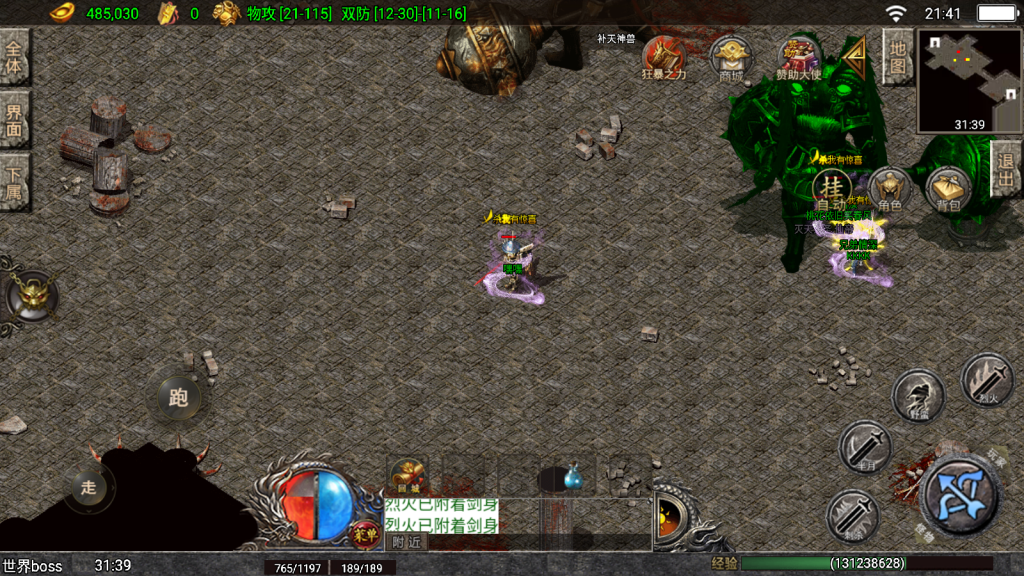
Task: Tap the 退出 exit button
Action: click(1006, 169)
